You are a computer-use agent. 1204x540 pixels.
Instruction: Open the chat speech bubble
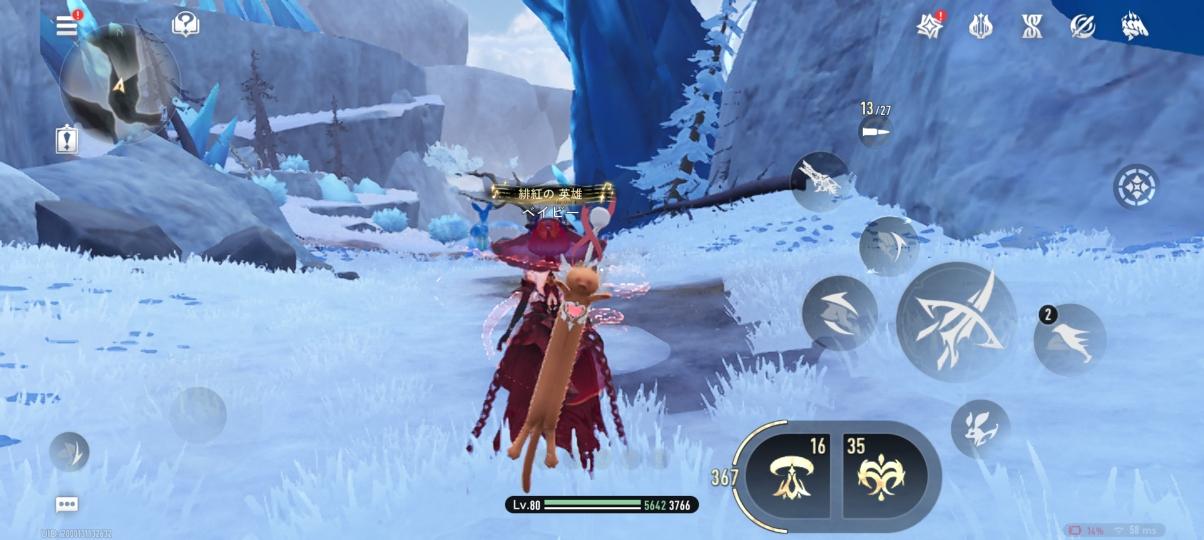click(67, 505)
